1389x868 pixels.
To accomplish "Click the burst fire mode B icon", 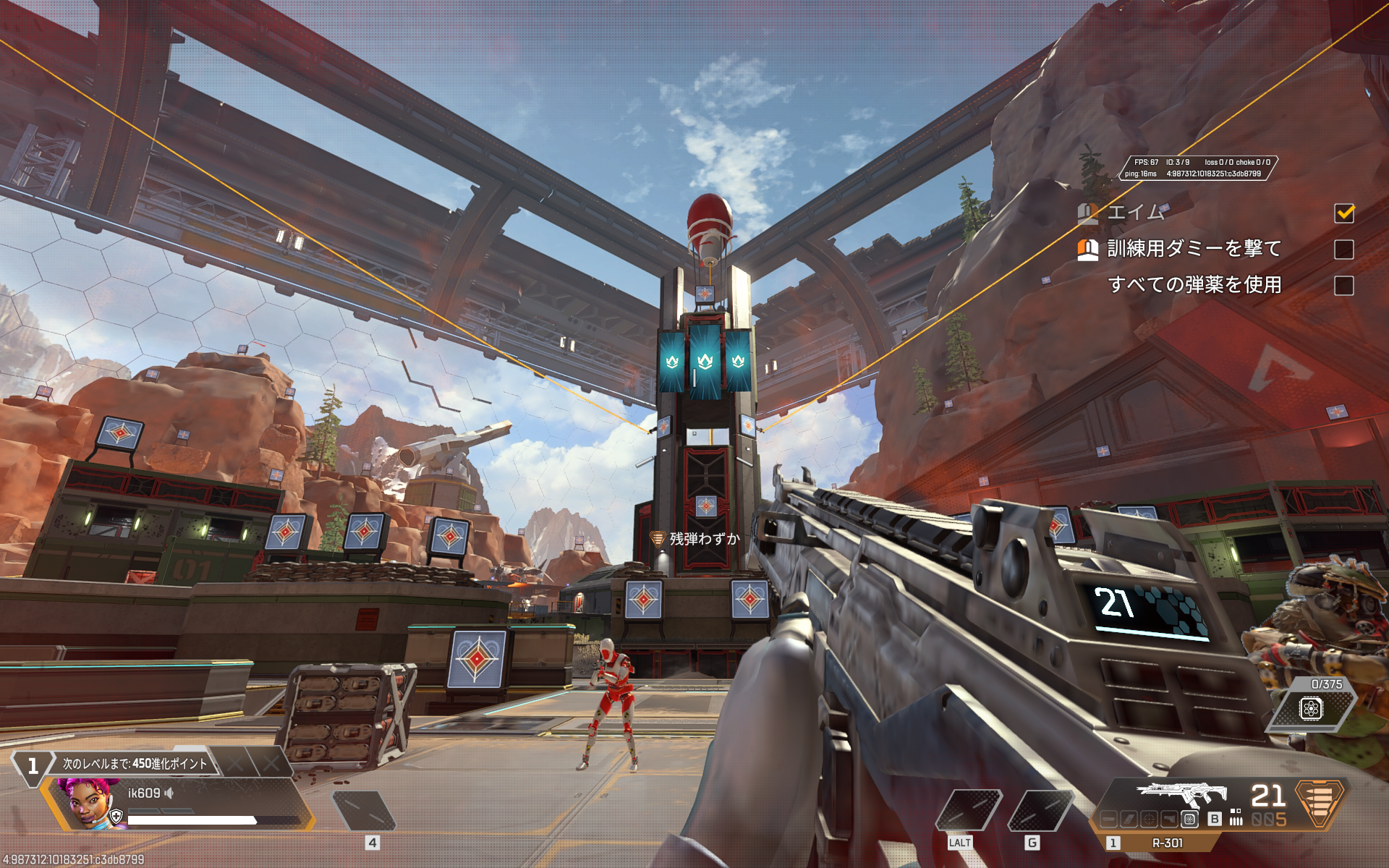I will [x=1214, y=819].
